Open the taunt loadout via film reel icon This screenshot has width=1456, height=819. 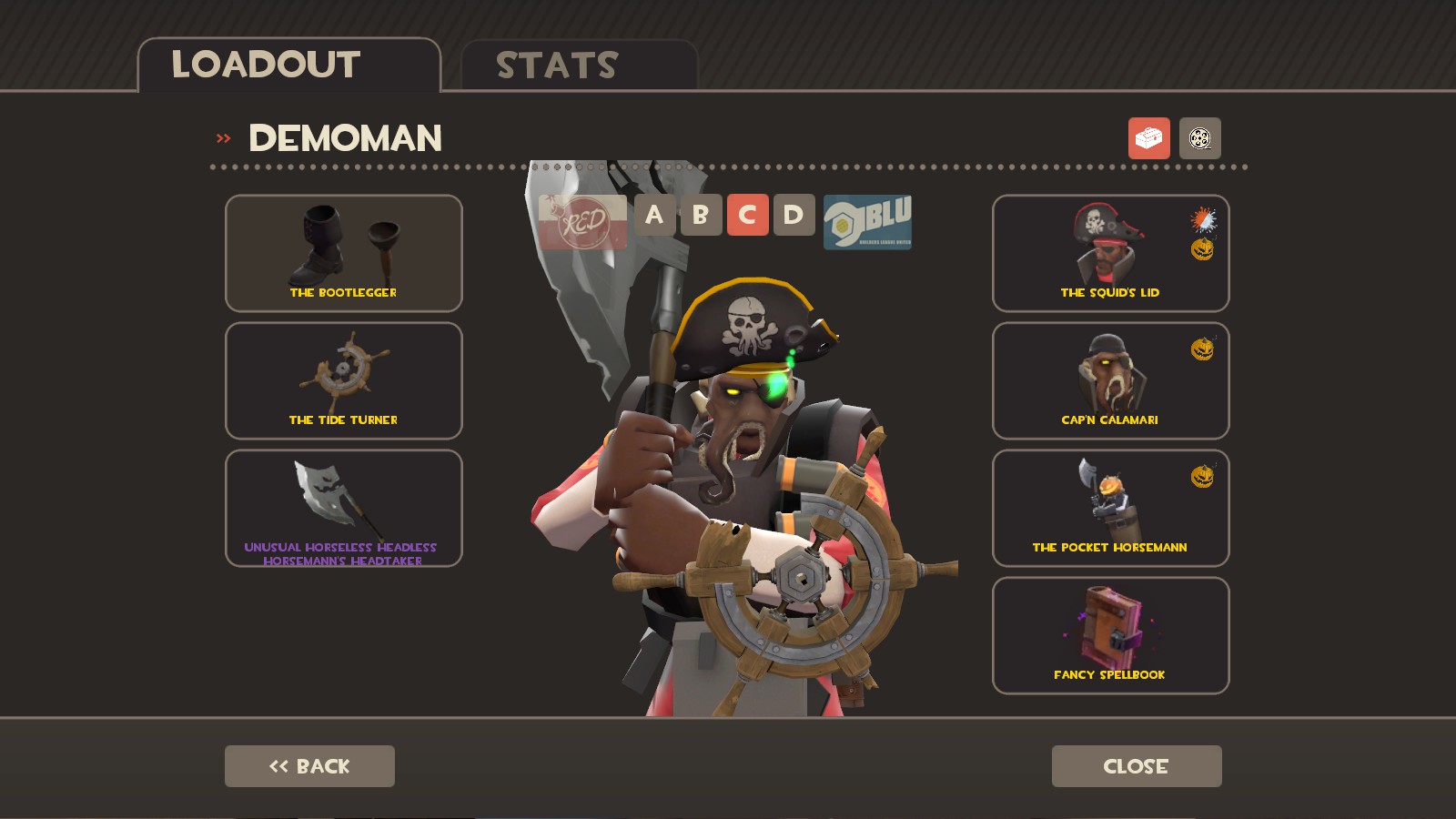(x=1200, y=138)
